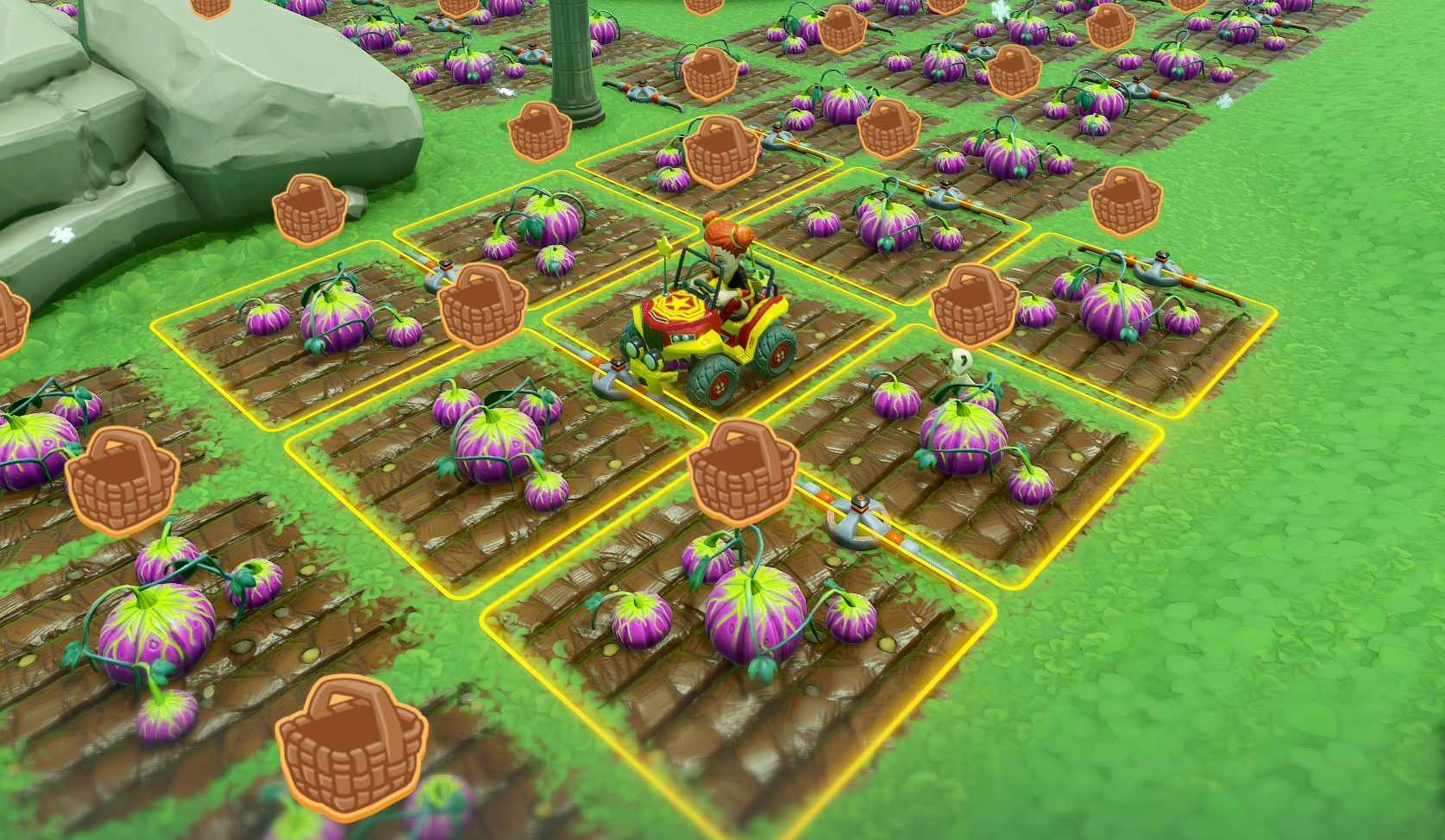The width and height of the screenshot is (1445, 840).
Task: Collect the basket beside the gray rocks
Action: click(309, 211)
